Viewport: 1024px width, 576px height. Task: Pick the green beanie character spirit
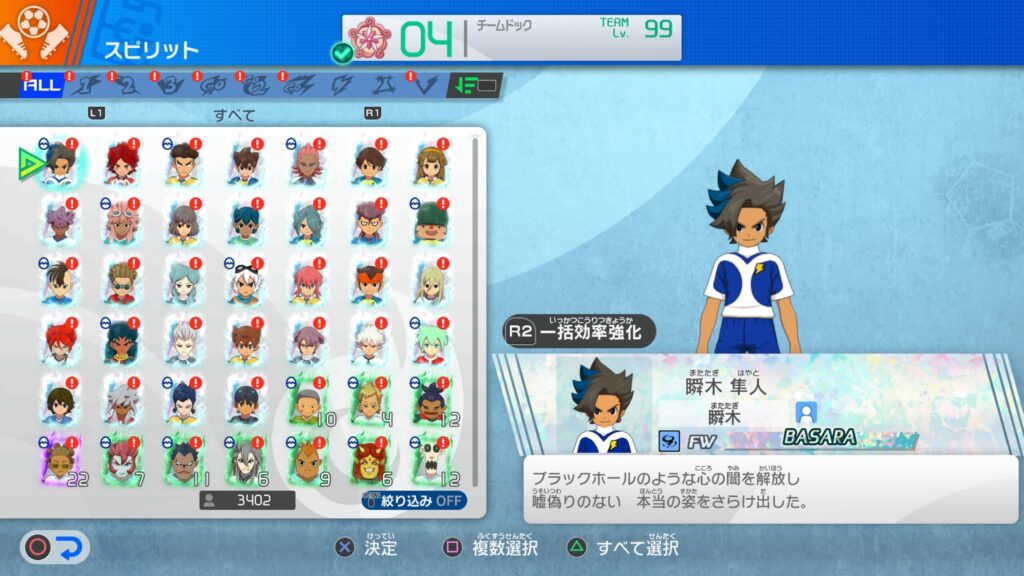click(x=431, y=222)
